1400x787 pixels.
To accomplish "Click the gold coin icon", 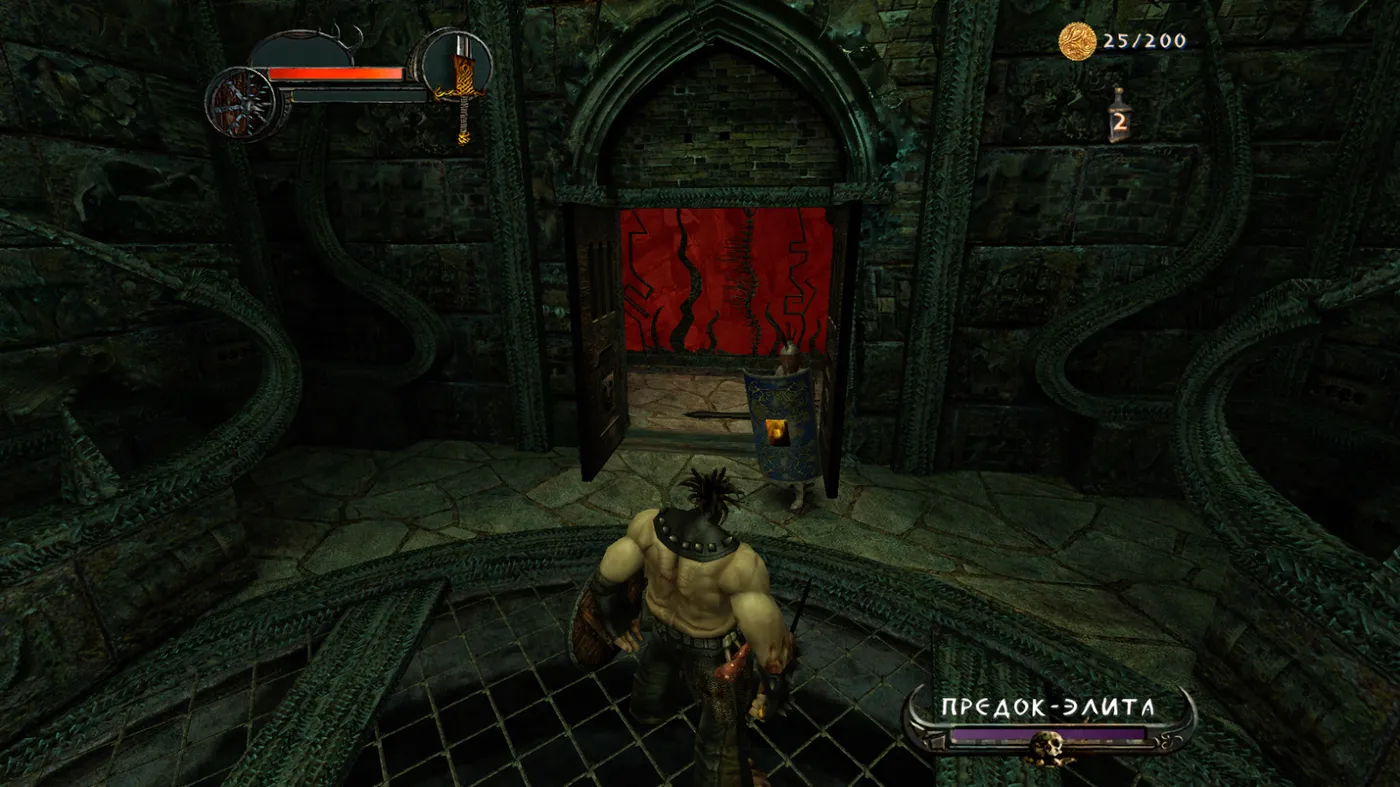I will pyautogui.click(x=1078, y=41).
